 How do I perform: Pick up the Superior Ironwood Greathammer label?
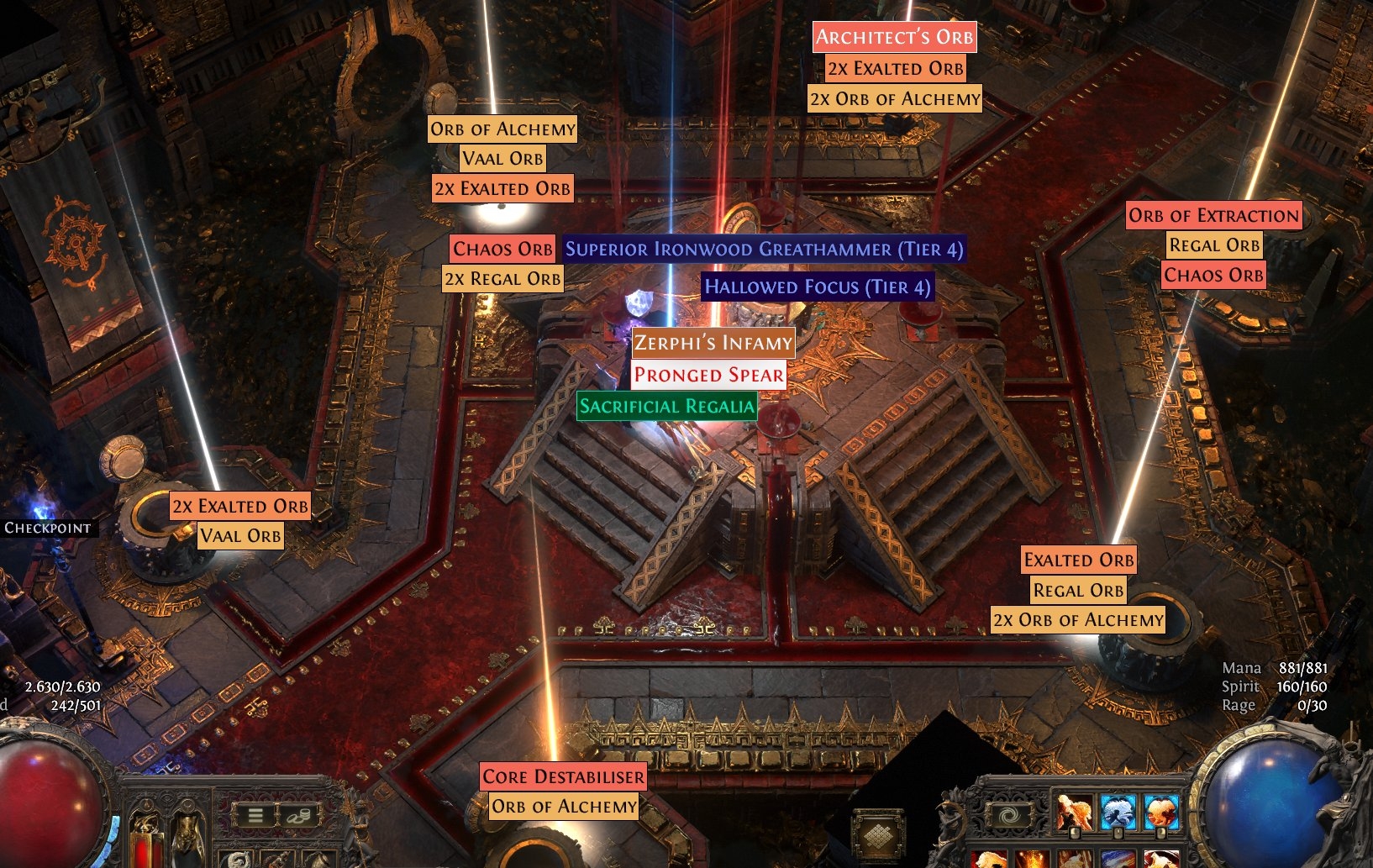pos(763,249)
